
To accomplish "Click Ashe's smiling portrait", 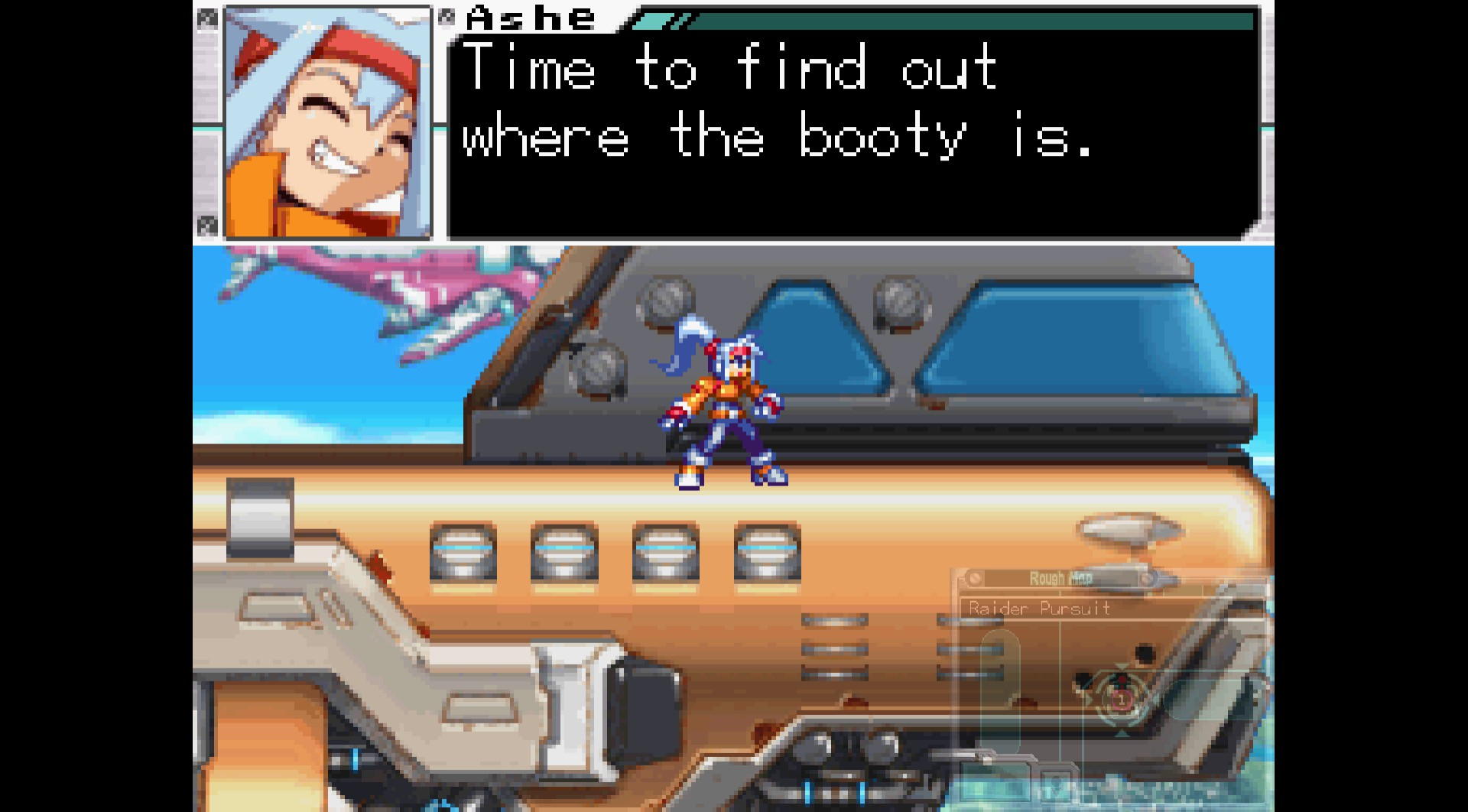I will tap(328, 122).
